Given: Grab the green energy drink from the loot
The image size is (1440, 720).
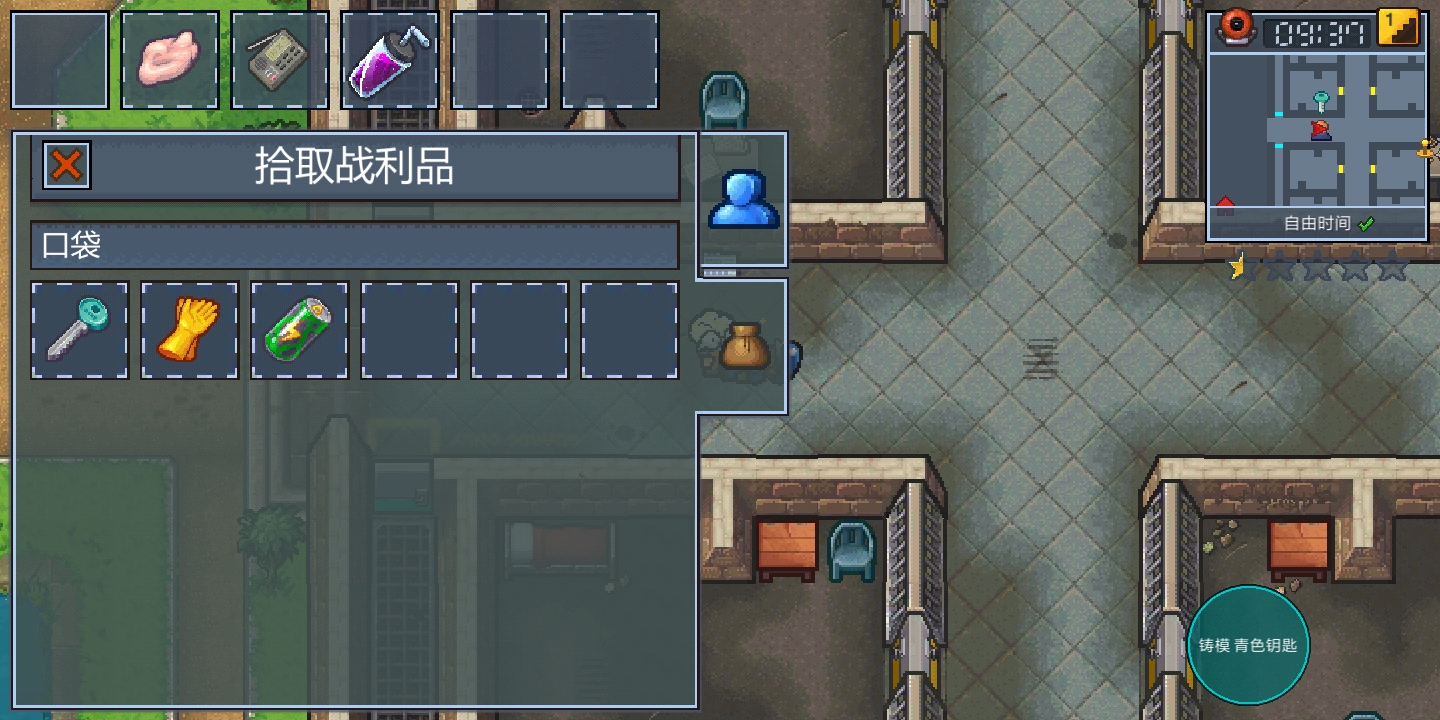Looking at the screenshot, I should (300, 331).
